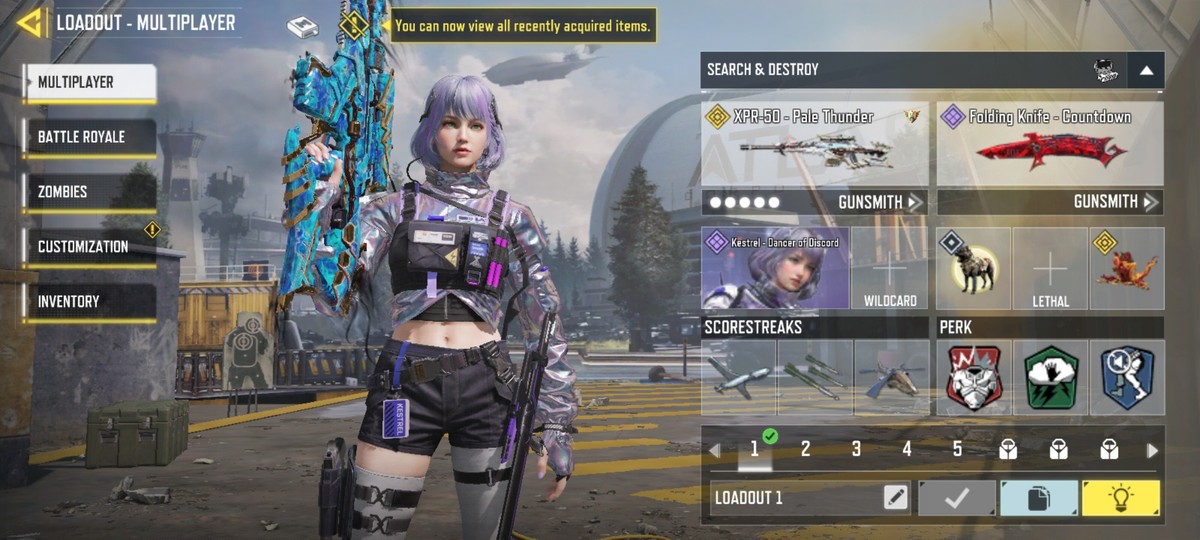The image size is (1200, 540).
Task: Add a Wildcard to the loadout
Action: click(x=889, y=269)
